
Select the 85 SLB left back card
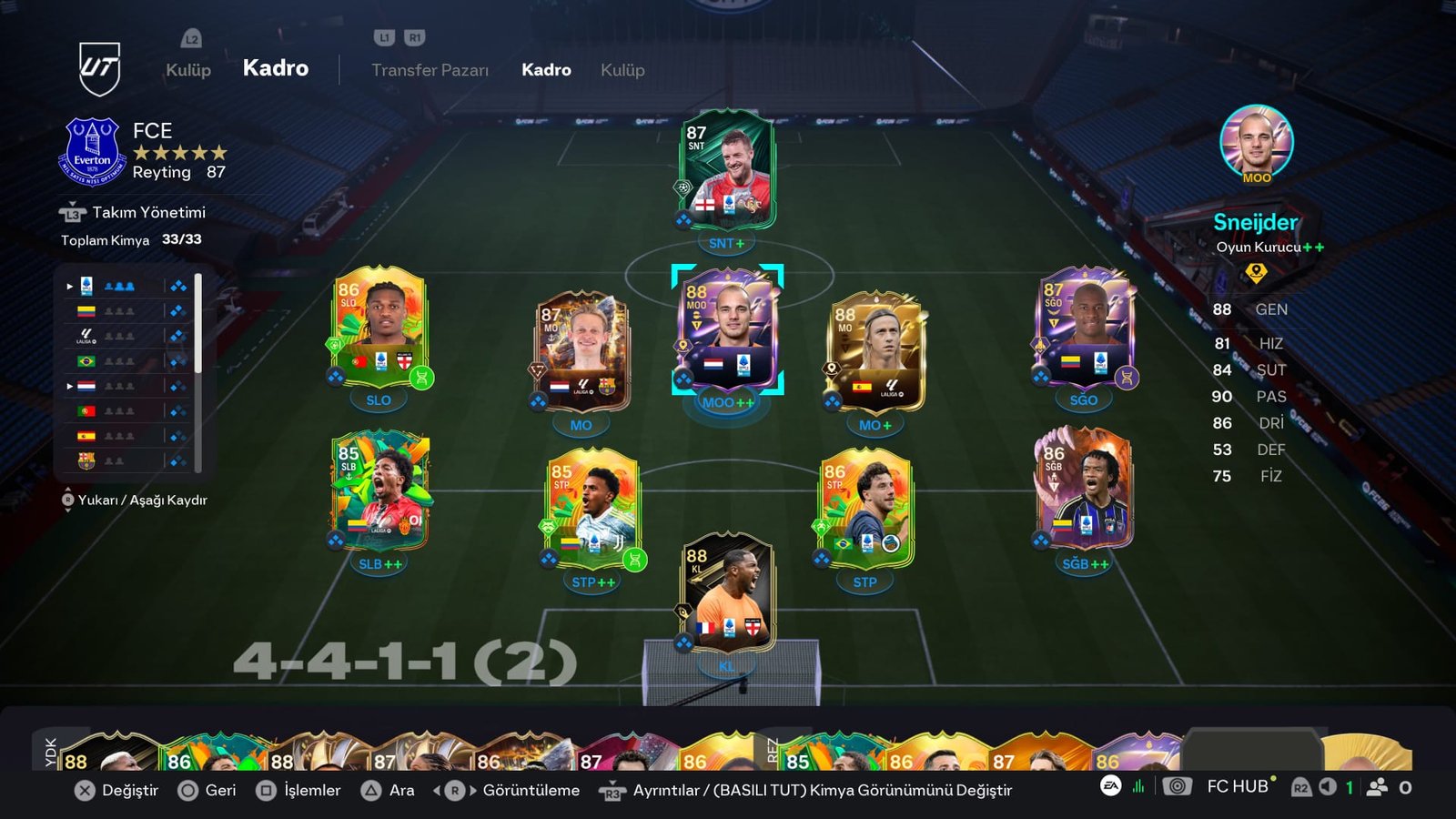click(379, 491)
